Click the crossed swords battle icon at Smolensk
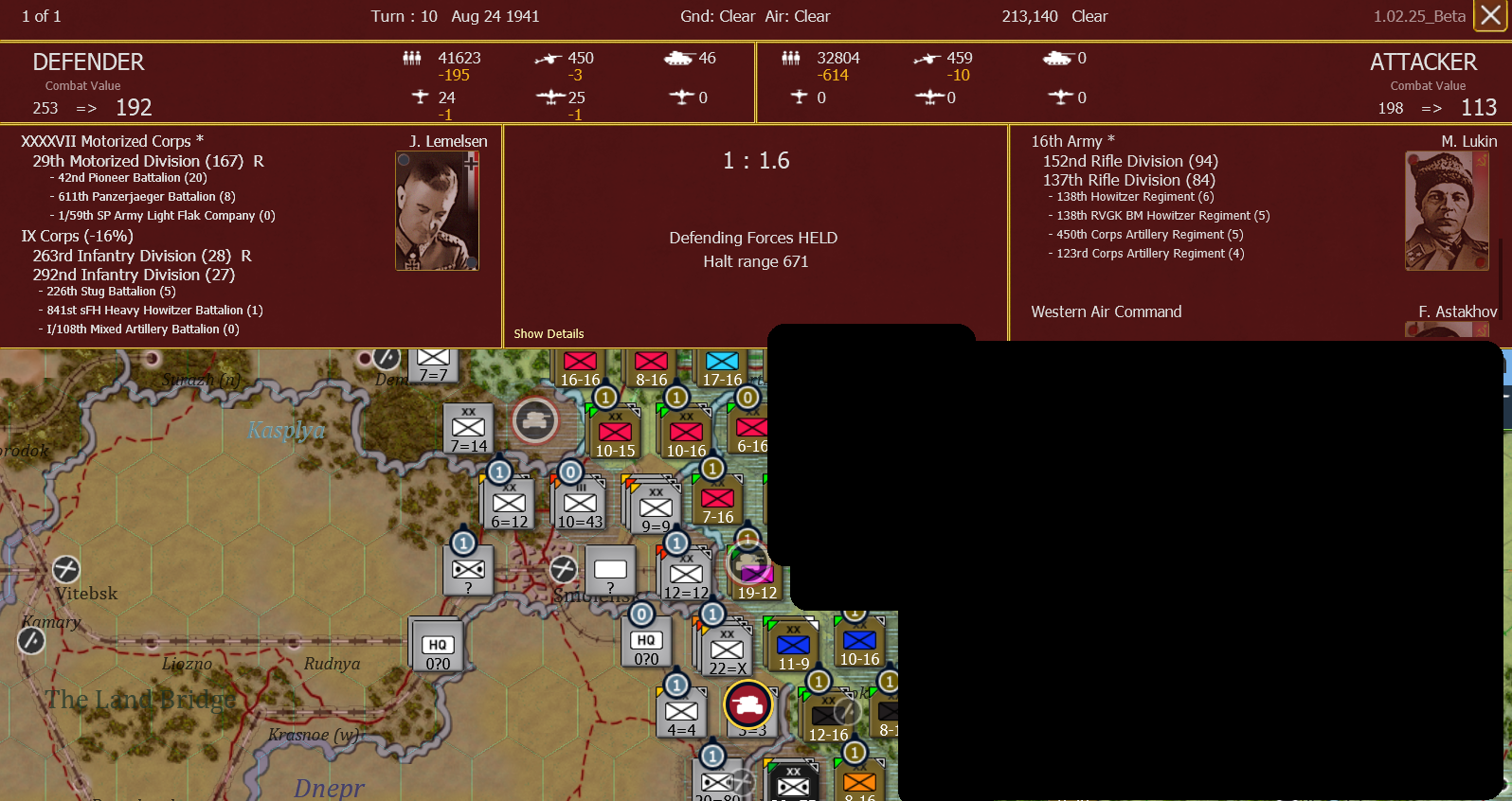This screenshot has width=1512, height=801. pos(564,569)
